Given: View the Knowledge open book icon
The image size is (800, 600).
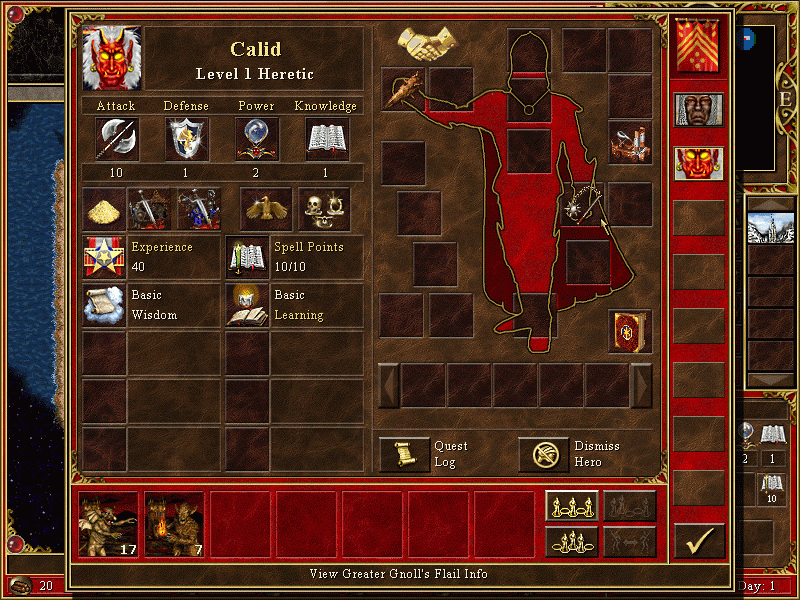Looking at the screenshot, I should click(x=326, y=139).
